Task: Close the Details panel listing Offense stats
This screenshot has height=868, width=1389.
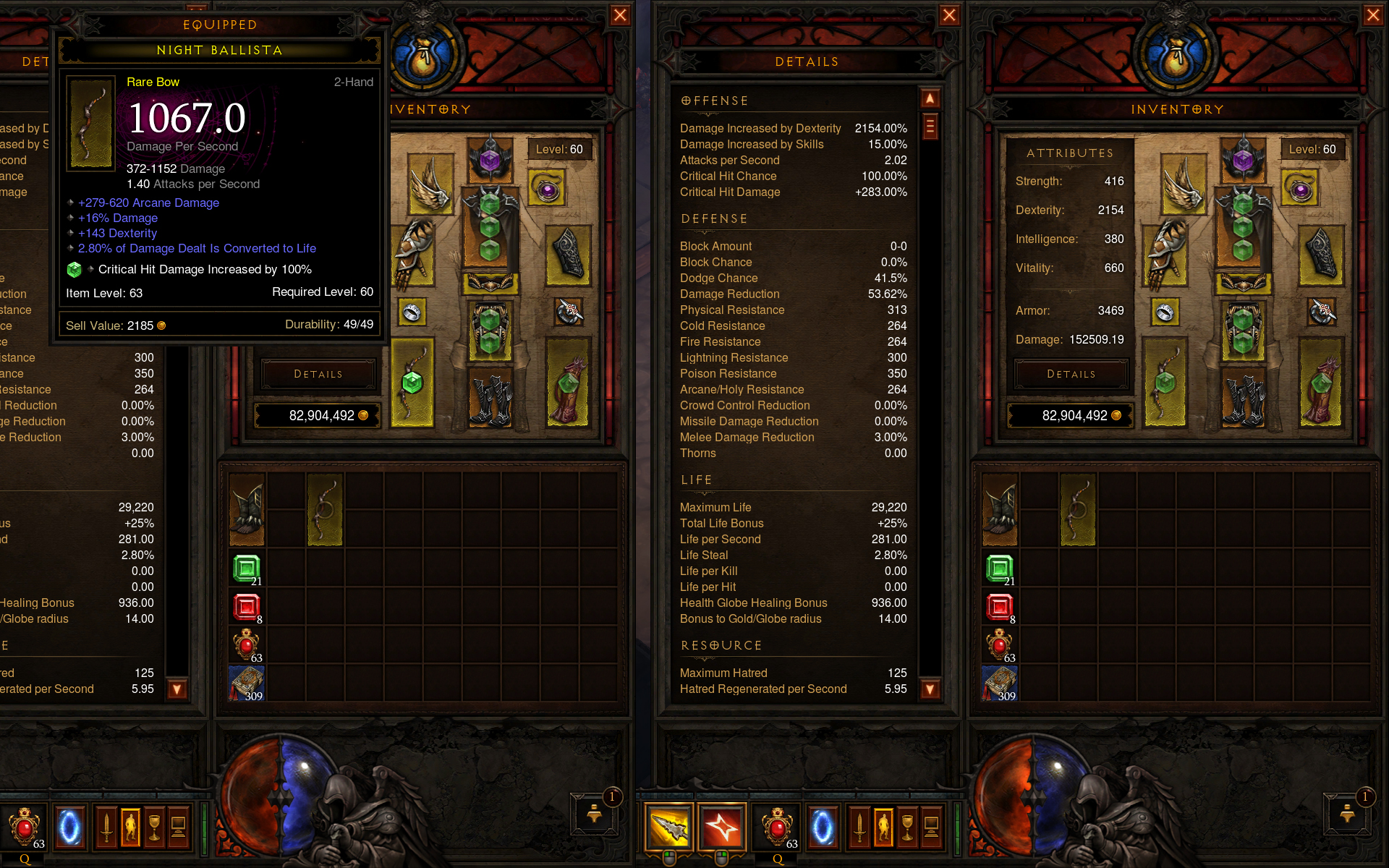Action: pos(949,15)
